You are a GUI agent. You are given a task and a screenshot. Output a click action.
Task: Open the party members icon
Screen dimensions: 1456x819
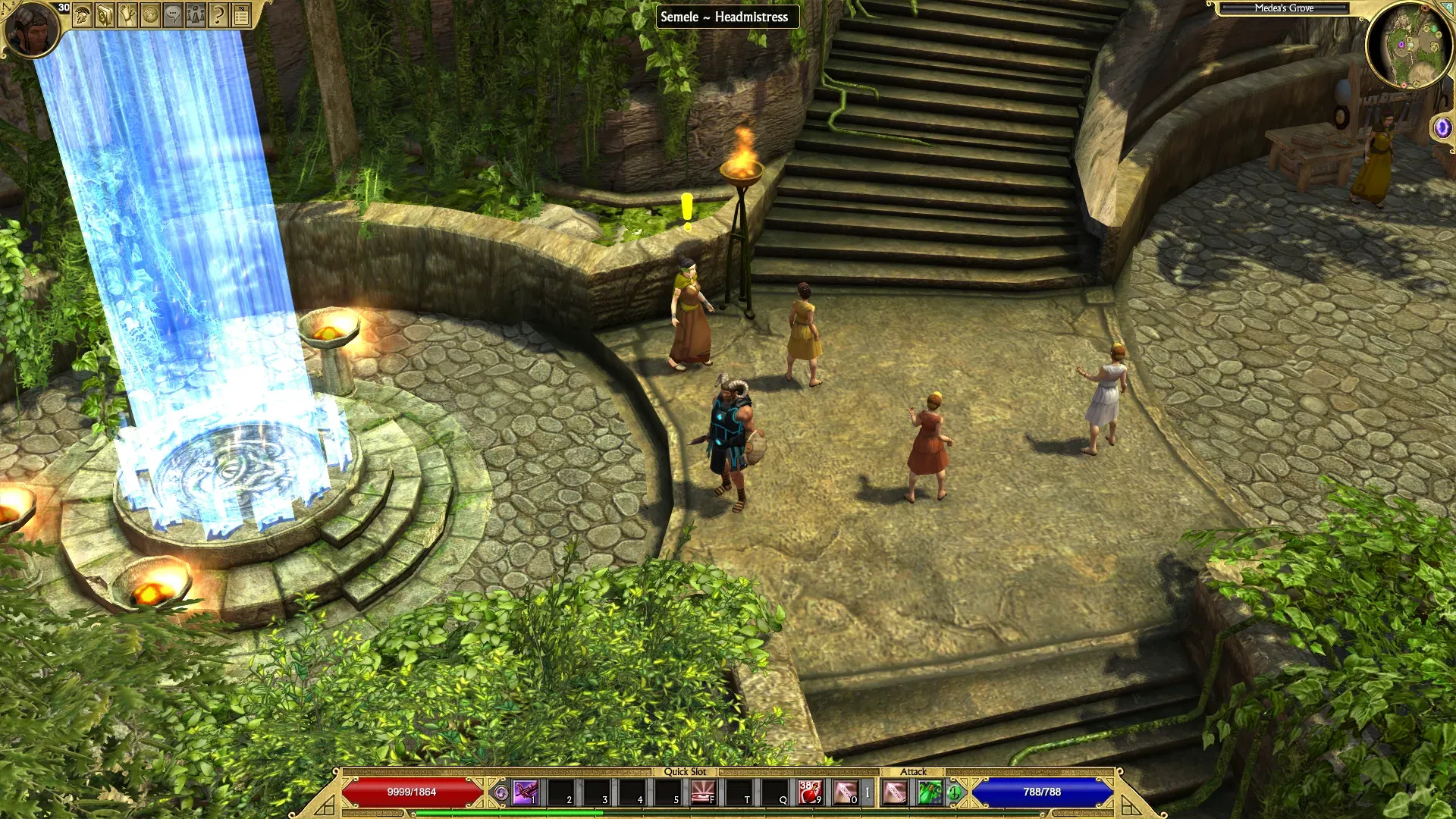pyautogui.click(x=196, y=15)
